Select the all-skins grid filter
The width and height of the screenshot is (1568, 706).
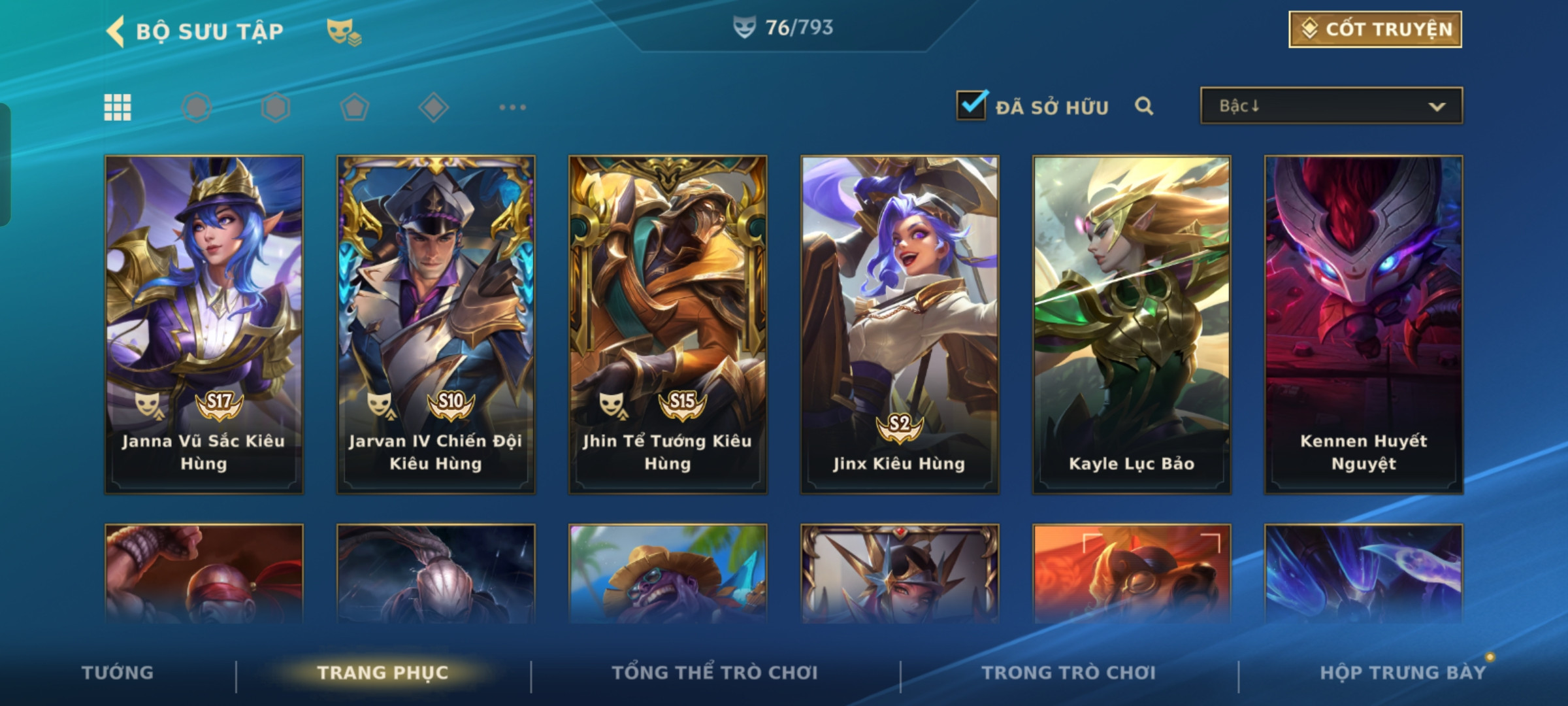point(118,107)
